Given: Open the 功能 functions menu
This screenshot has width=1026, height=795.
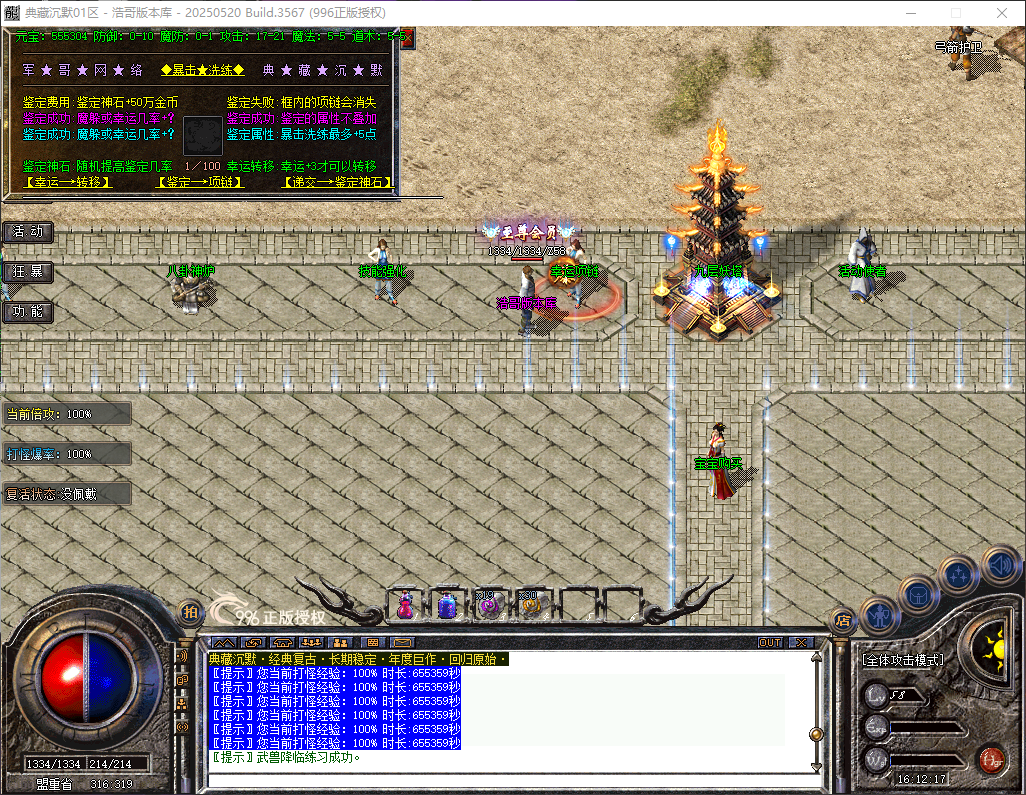Looking at the screenshot, I should (28, 311).
